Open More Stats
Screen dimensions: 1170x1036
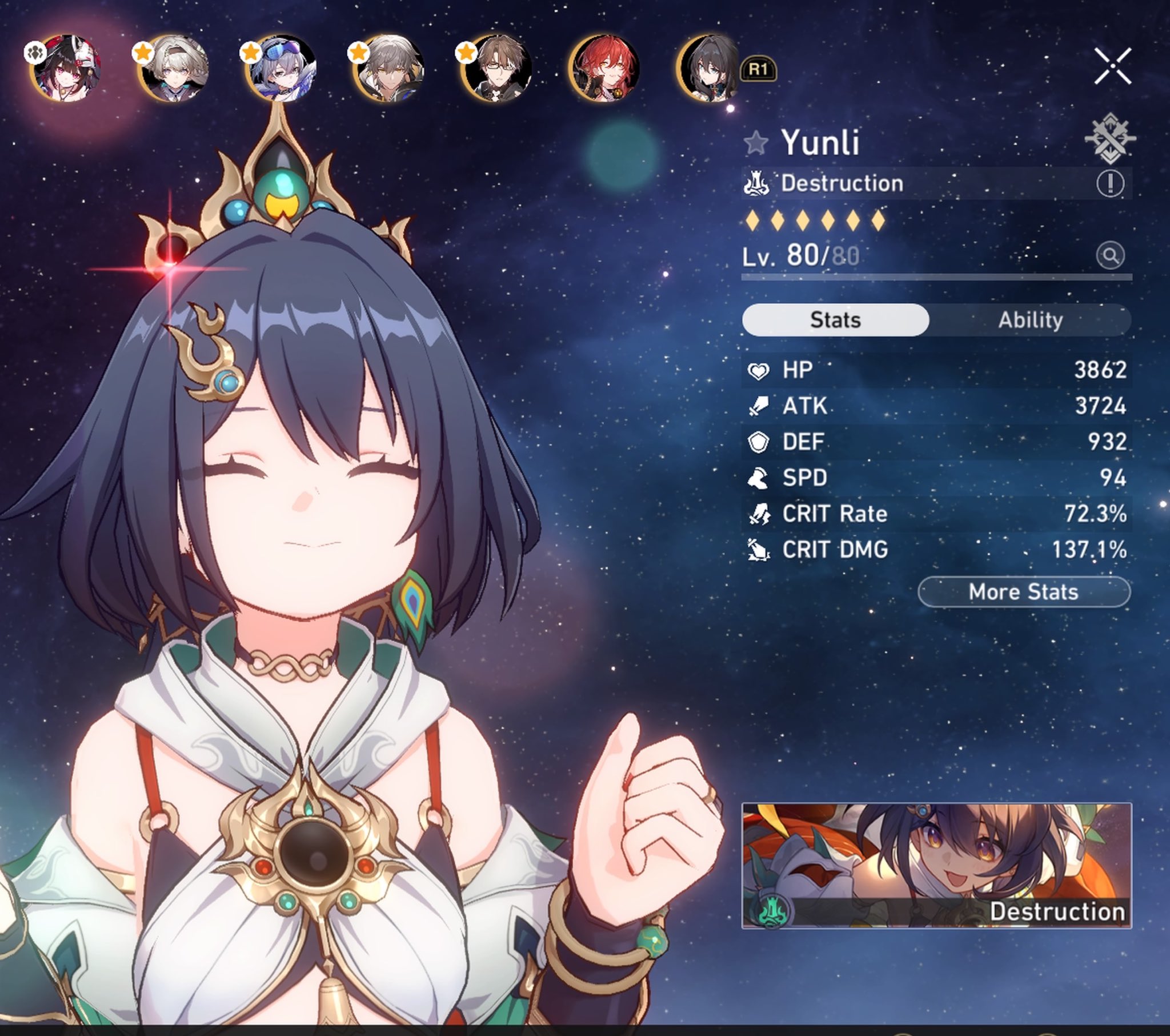[x=1022, y=593]
